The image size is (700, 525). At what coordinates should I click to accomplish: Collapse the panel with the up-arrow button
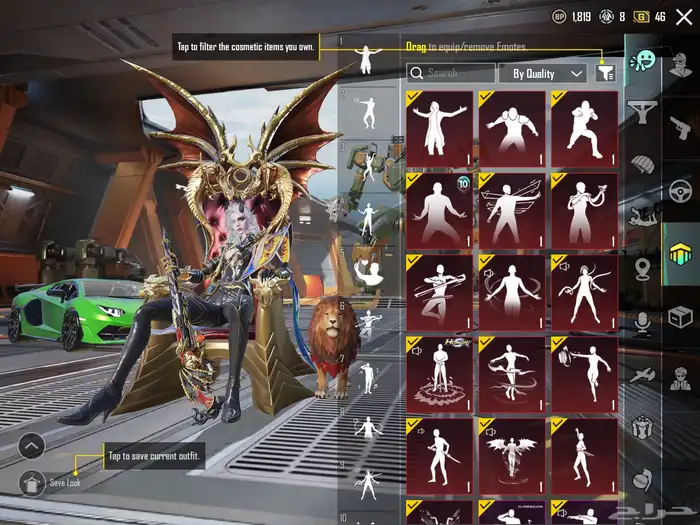[x=31, y=445]
